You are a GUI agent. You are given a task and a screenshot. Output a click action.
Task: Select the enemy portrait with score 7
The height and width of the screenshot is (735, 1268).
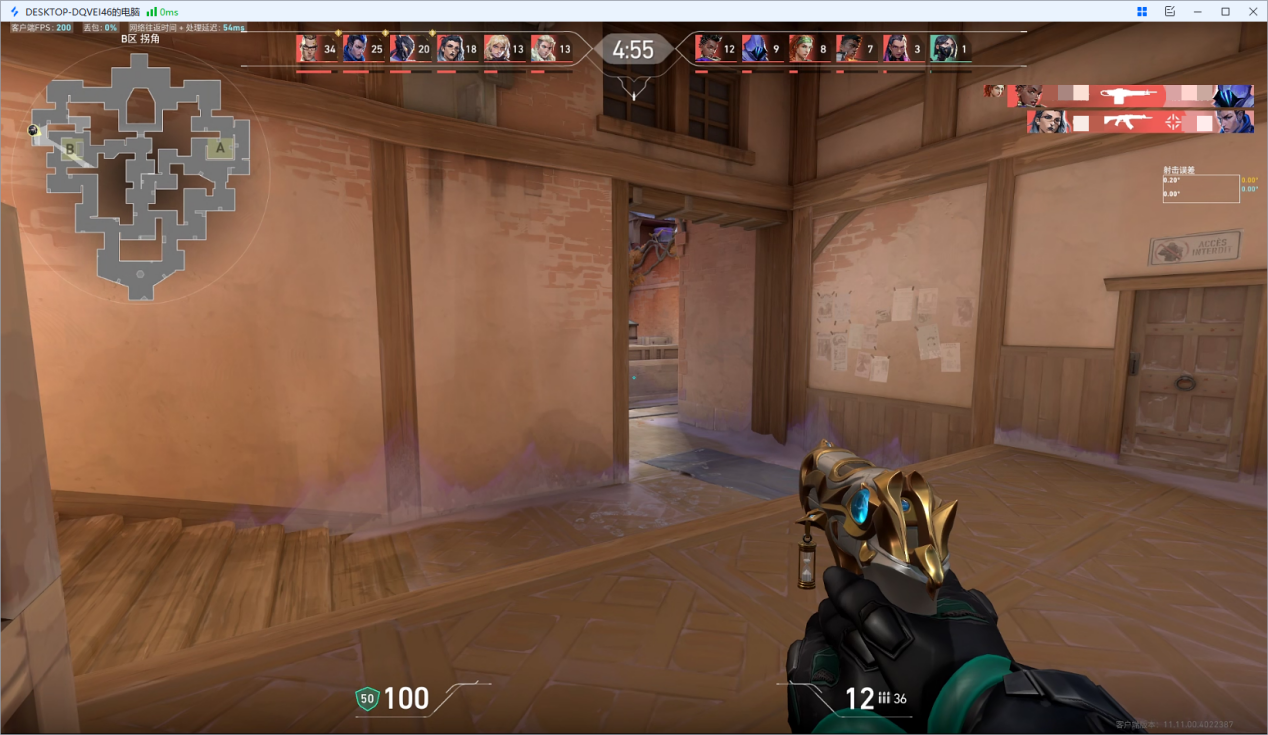[849, 48]
